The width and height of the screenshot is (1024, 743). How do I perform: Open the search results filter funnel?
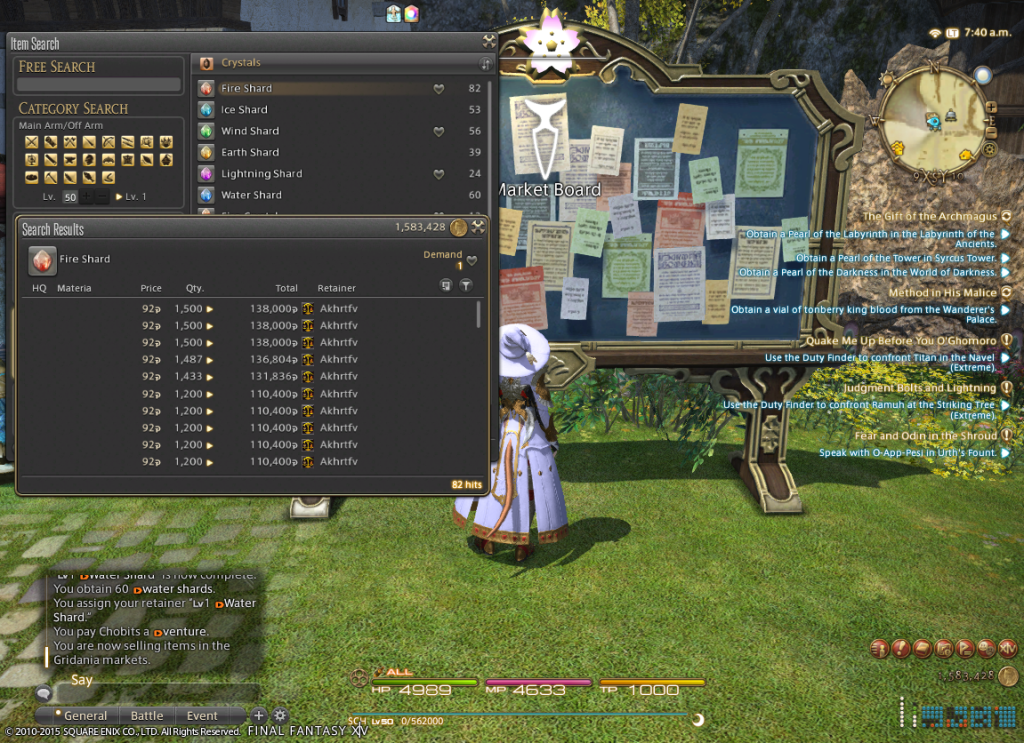coord(465,286)
